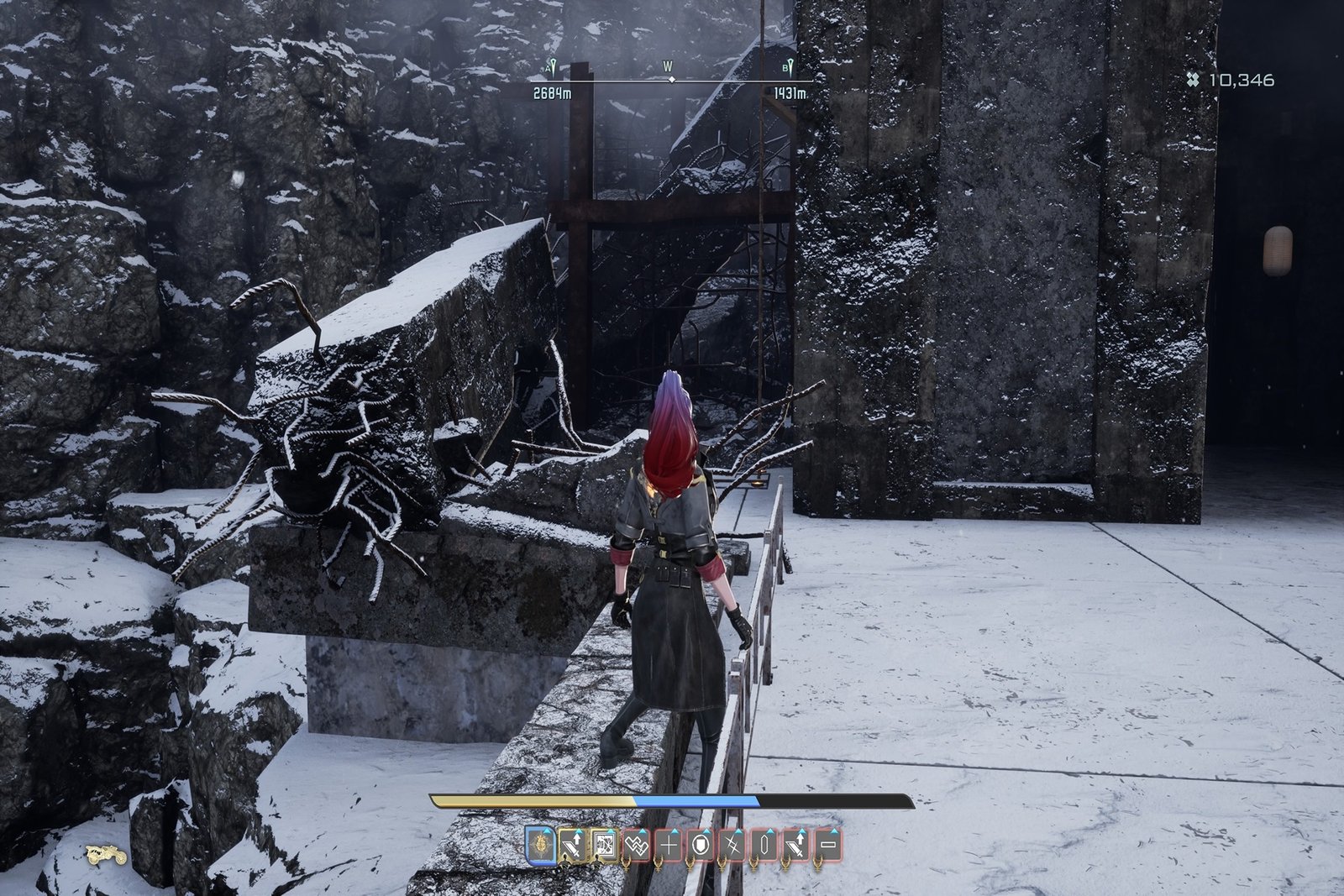Click waypoint marker B on the compass
This screenshot has height=896, width=1344.
(x=790, y=69)
